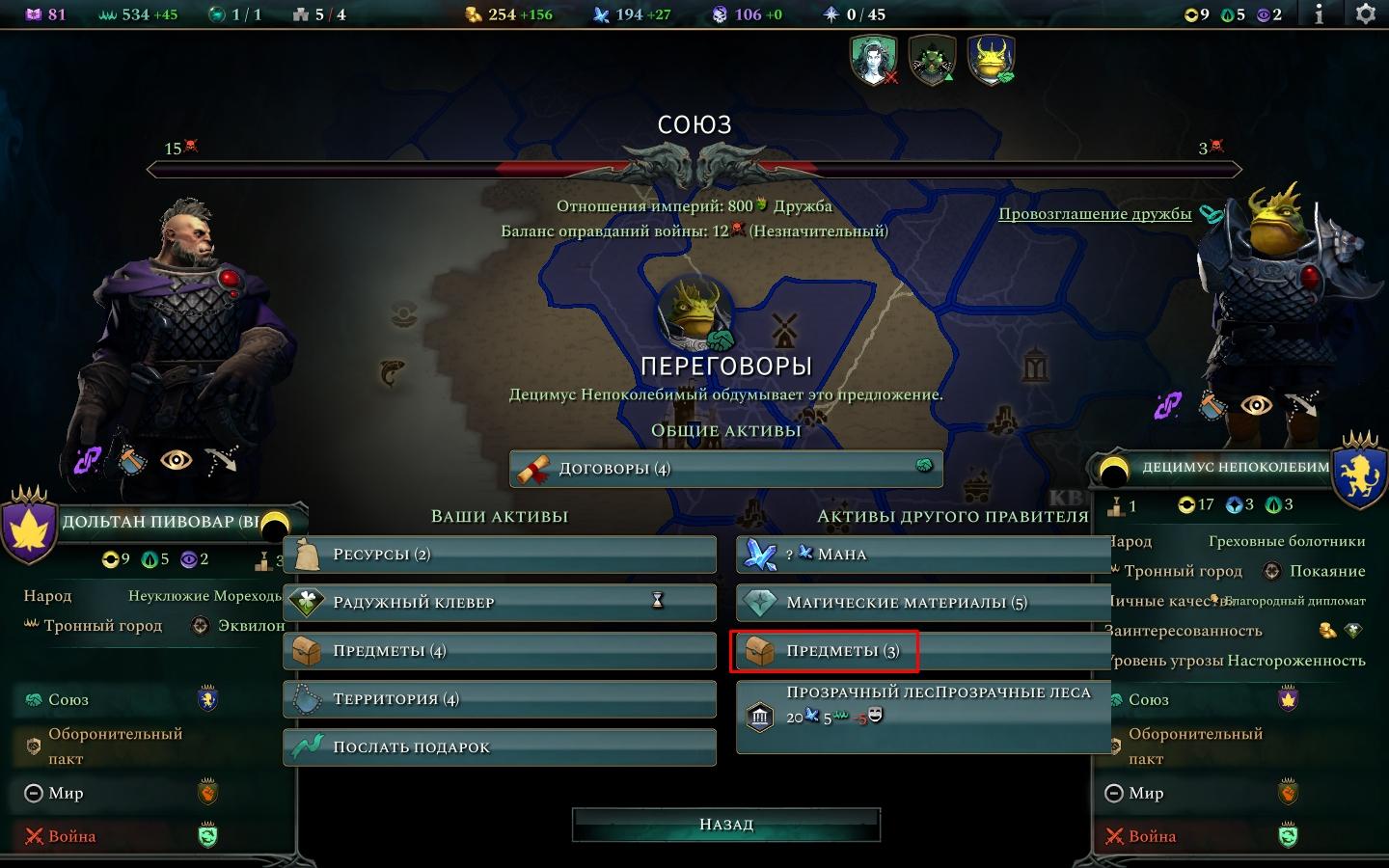
Task: Choose the Мир option in left panel
Action: point(66,794)
